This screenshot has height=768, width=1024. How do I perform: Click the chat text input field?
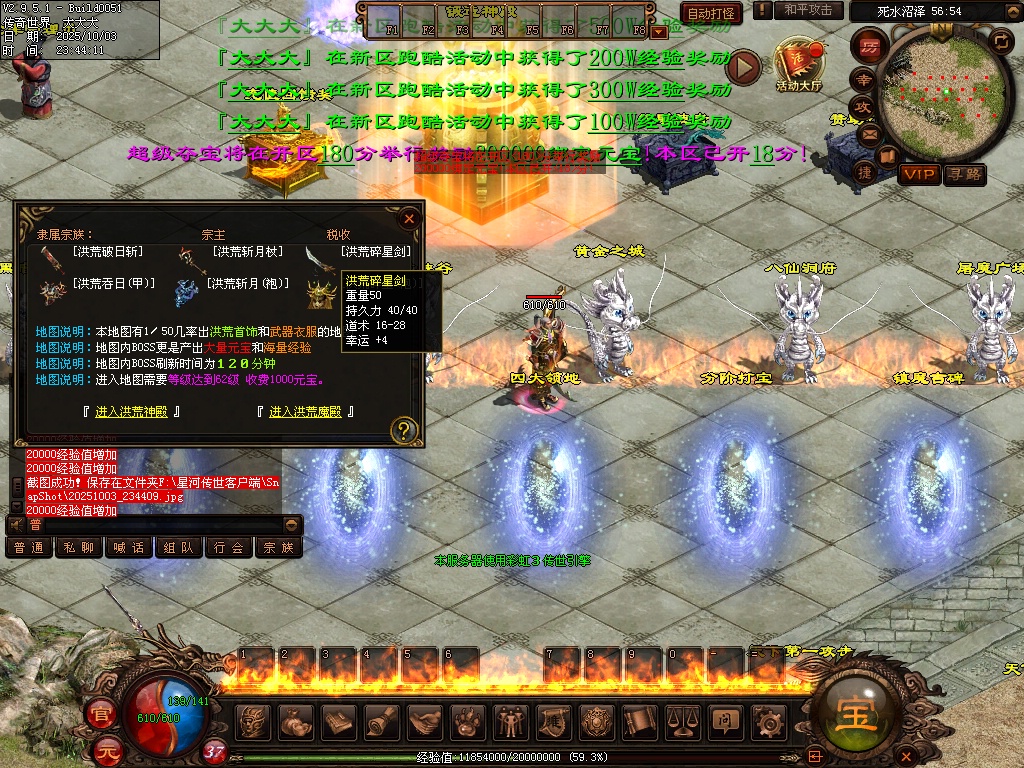[150, 525]
